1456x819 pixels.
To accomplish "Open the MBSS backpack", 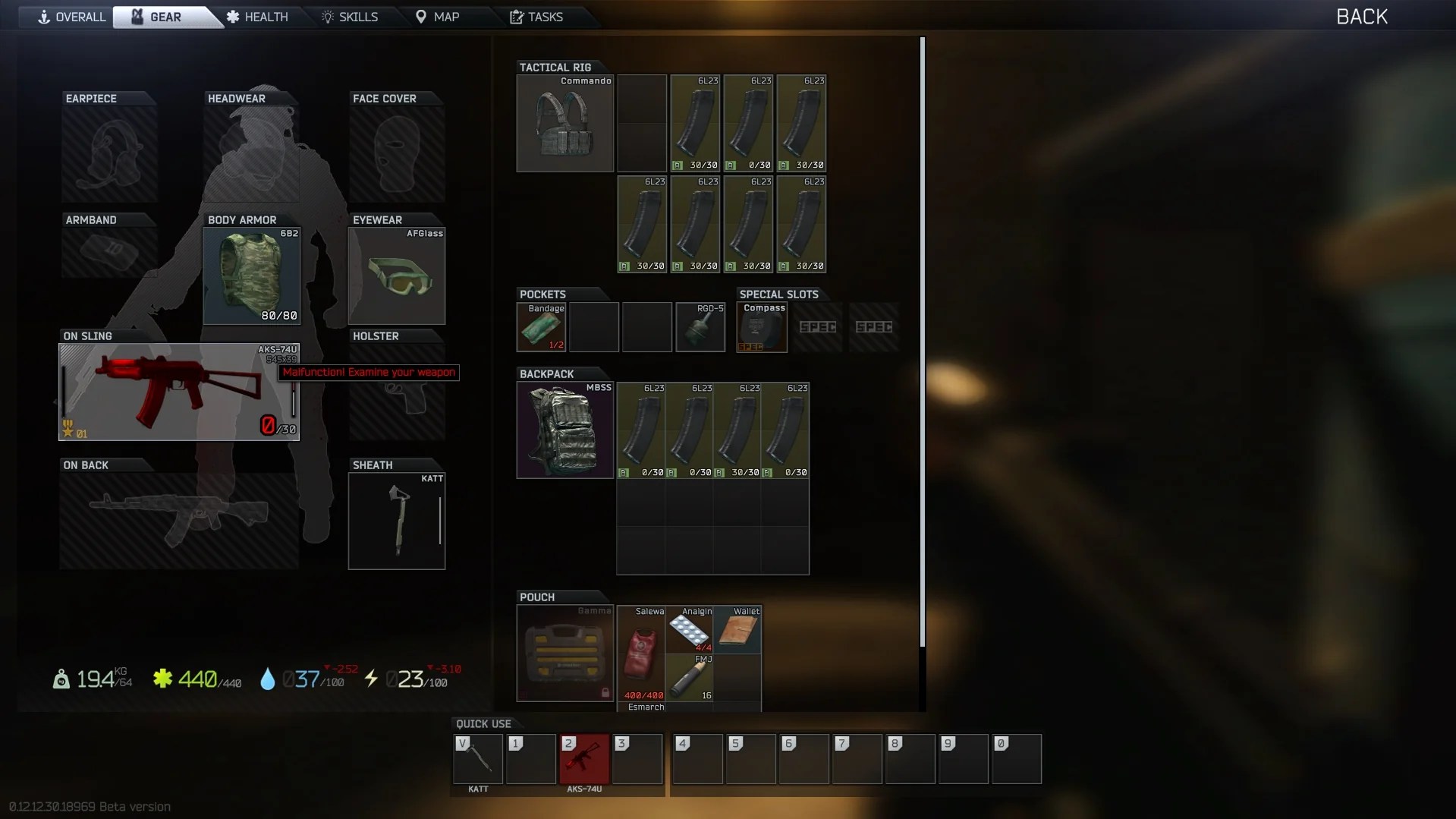I will point(564,430).
